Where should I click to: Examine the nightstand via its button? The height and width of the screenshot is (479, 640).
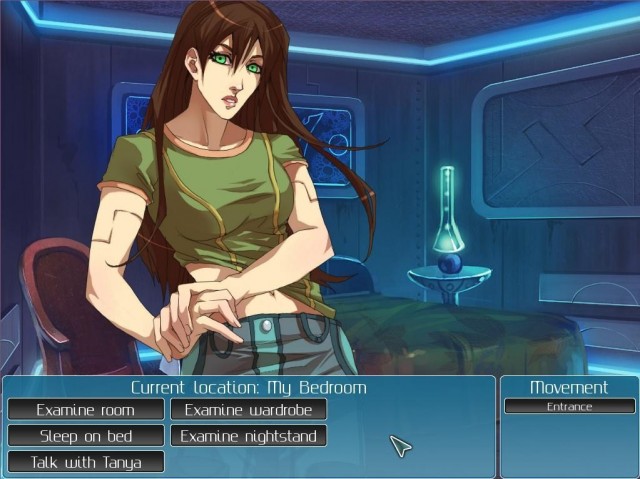point(248,436)
